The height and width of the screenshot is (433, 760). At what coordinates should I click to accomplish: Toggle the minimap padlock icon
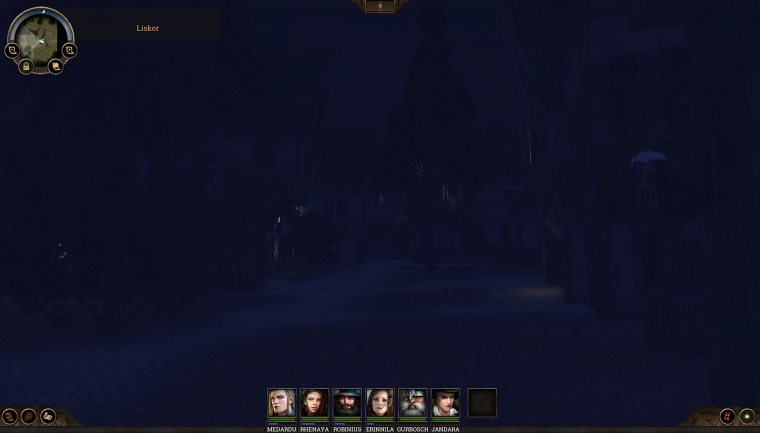tap(26, 66)
